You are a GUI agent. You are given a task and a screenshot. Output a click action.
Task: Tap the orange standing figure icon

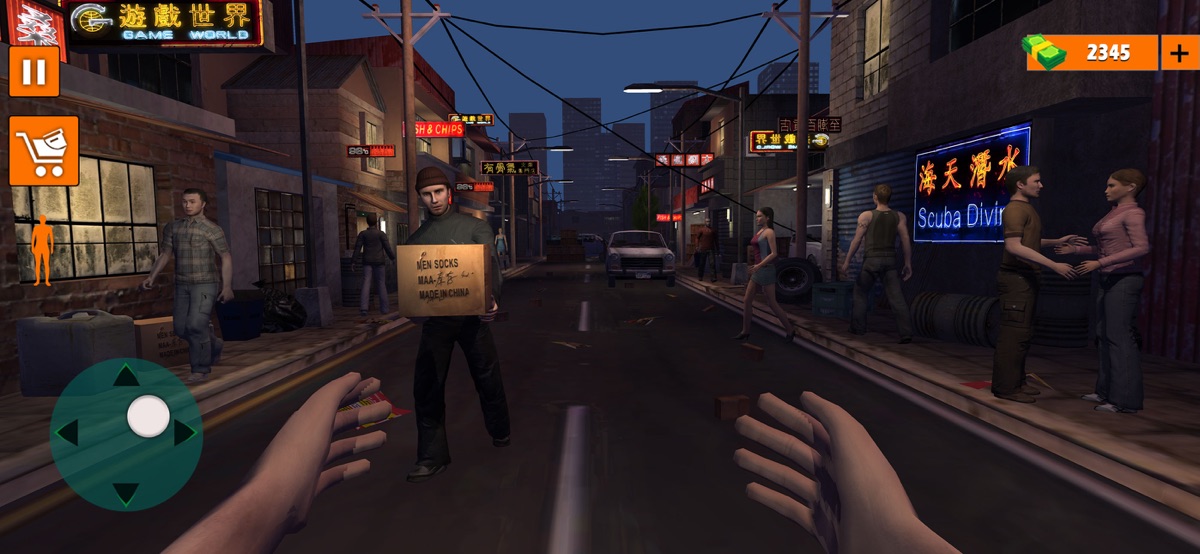click(43, 249)
